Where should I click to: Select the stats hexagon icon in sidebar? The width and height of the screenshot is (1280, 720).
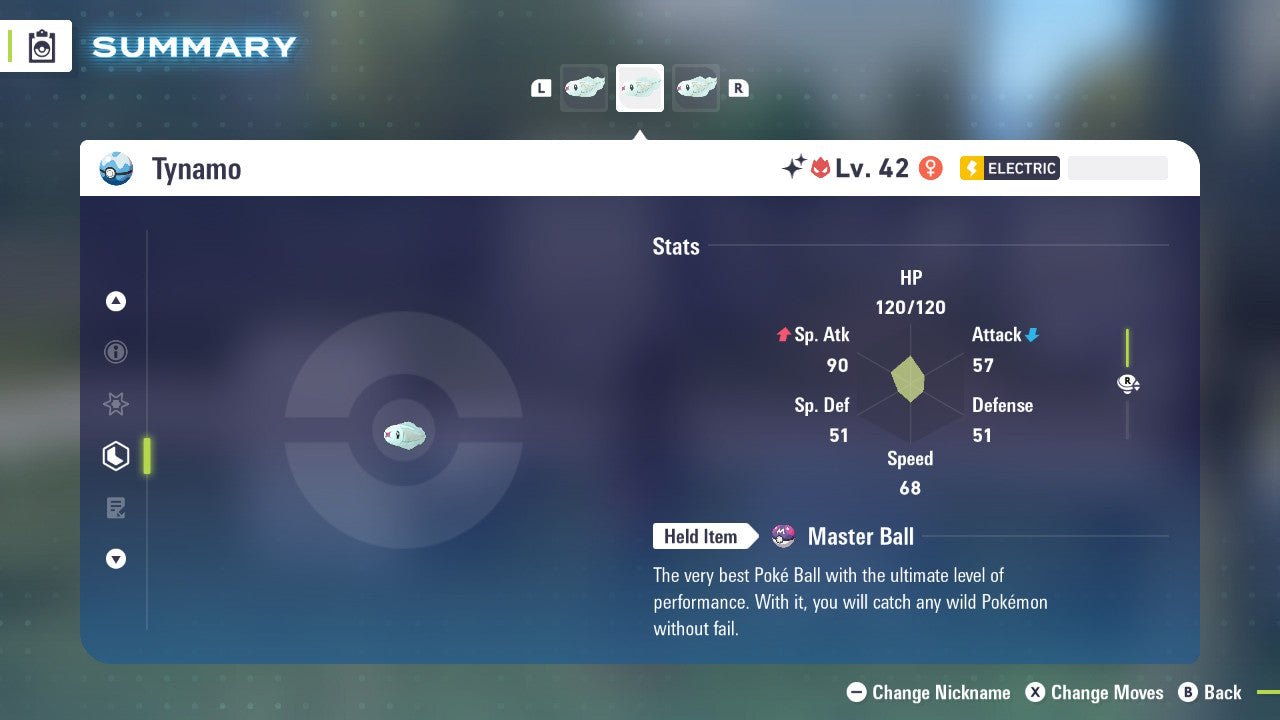pos(116,456)
